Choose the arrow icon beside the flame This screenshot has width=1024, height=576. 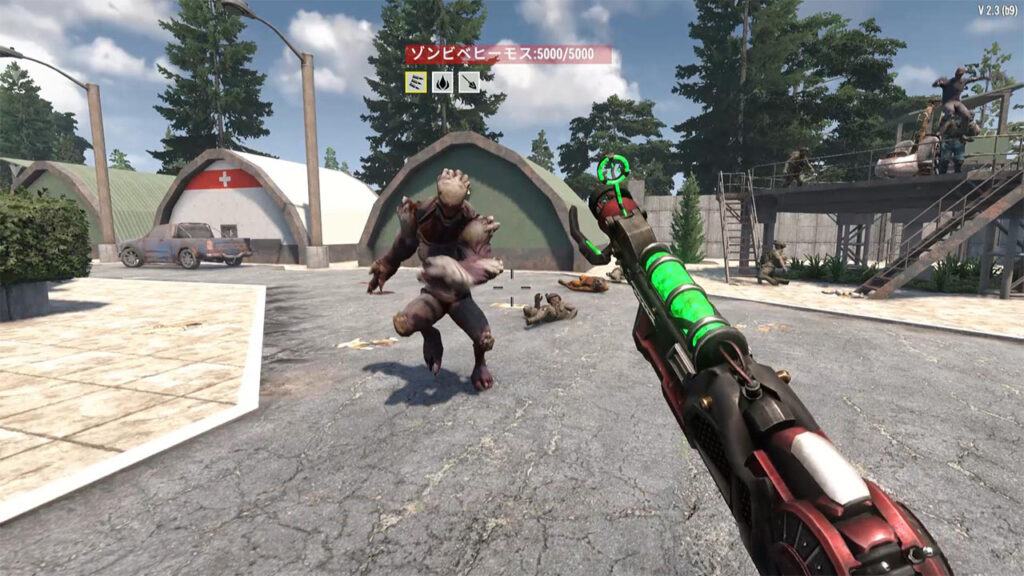pyautogui.click(x=468, y=82)
